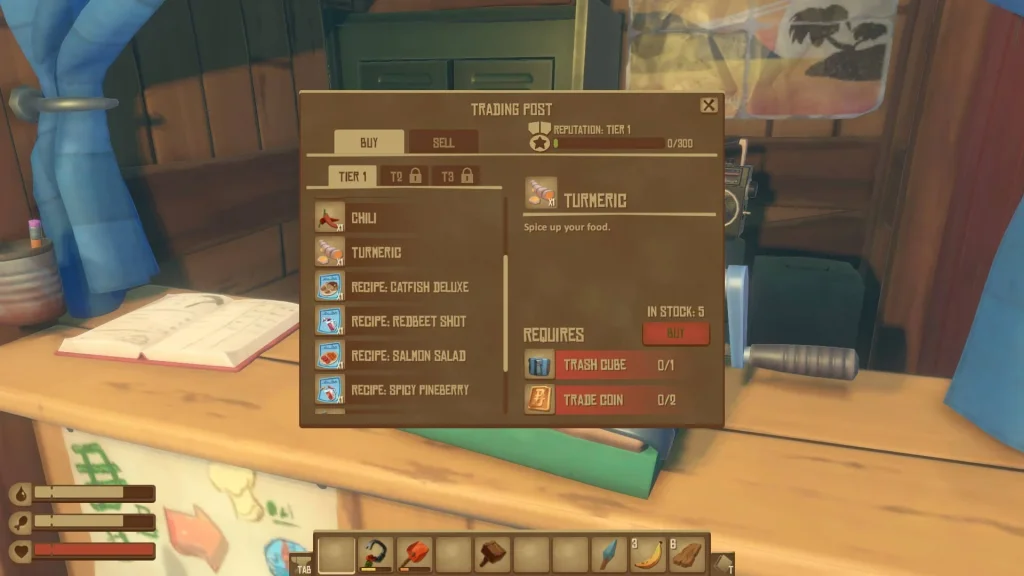Select the hook tool in the hotbar
Screen dimensions: 1024x576
[376, 554]
